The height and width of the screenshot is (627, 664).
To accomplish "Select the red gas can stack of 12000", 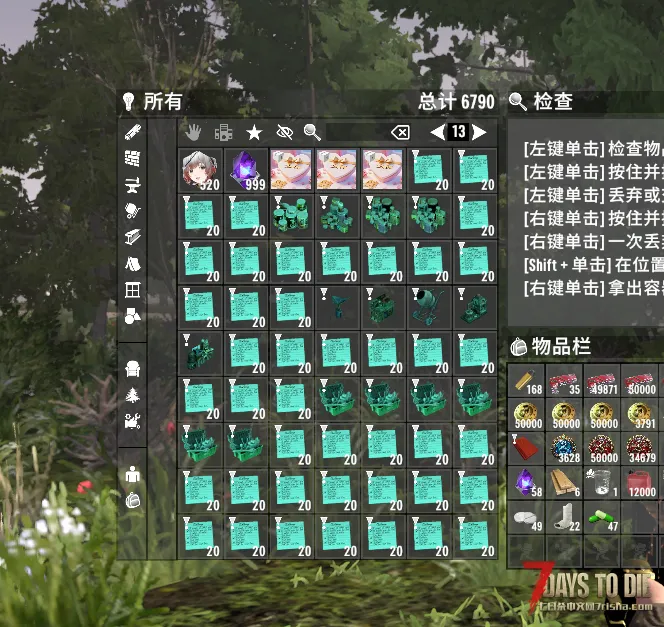I will point(641,481).
